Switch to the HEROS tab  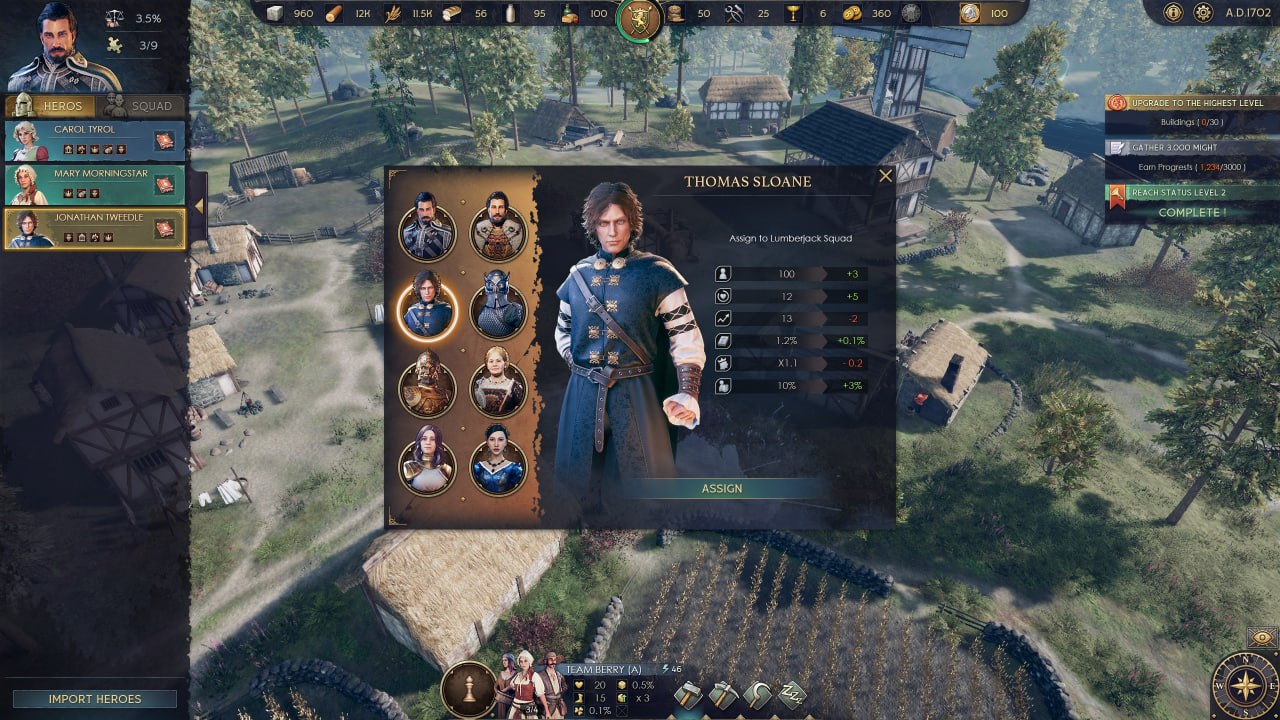65,105
